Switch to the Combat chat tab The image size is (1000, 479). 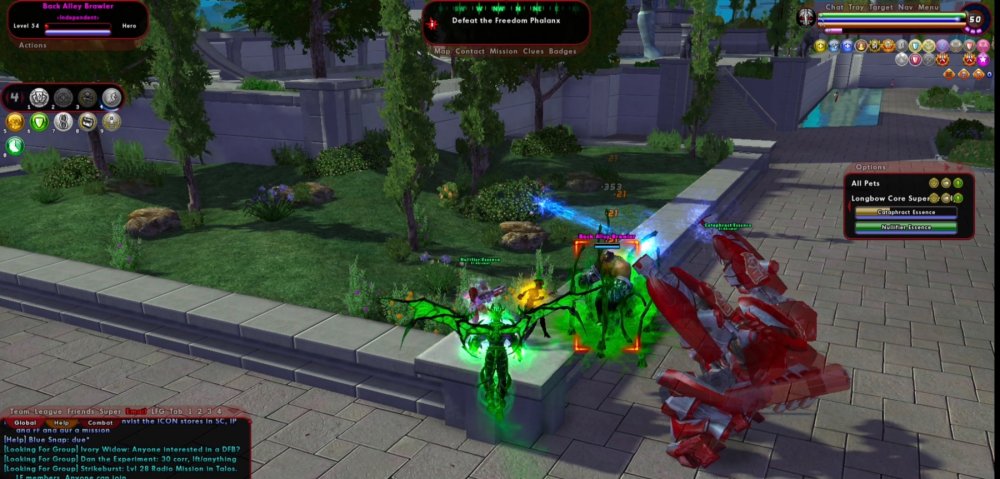pyautogui.click(x=100, y=423)
